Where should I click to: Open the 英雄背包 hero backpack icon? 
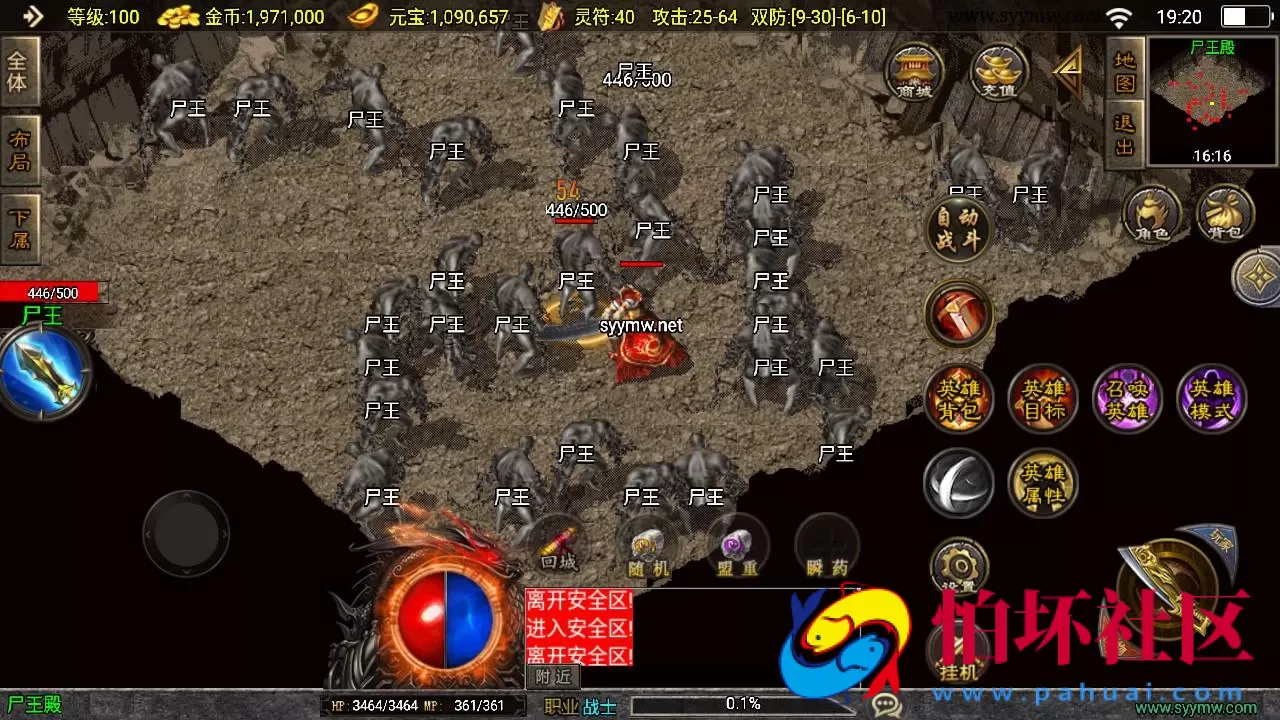click(959, 398)
